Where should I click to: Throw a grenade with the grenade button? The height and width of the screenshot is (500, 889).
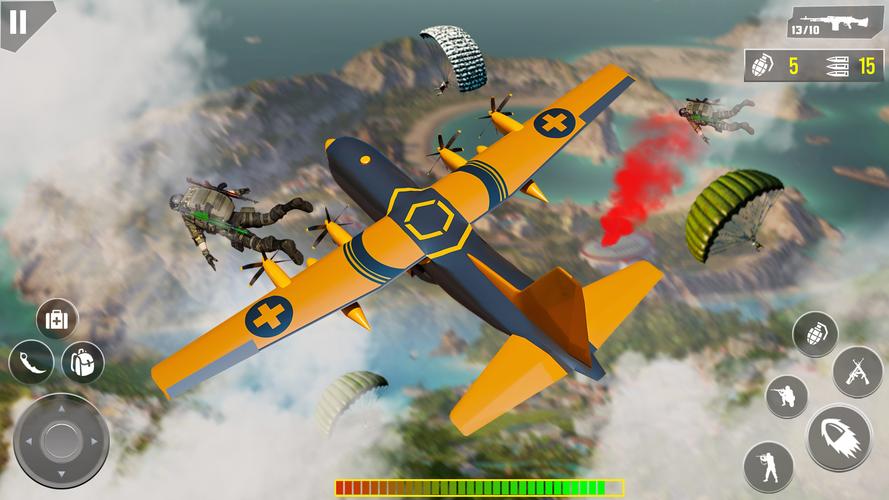click(x=815, y=334)
